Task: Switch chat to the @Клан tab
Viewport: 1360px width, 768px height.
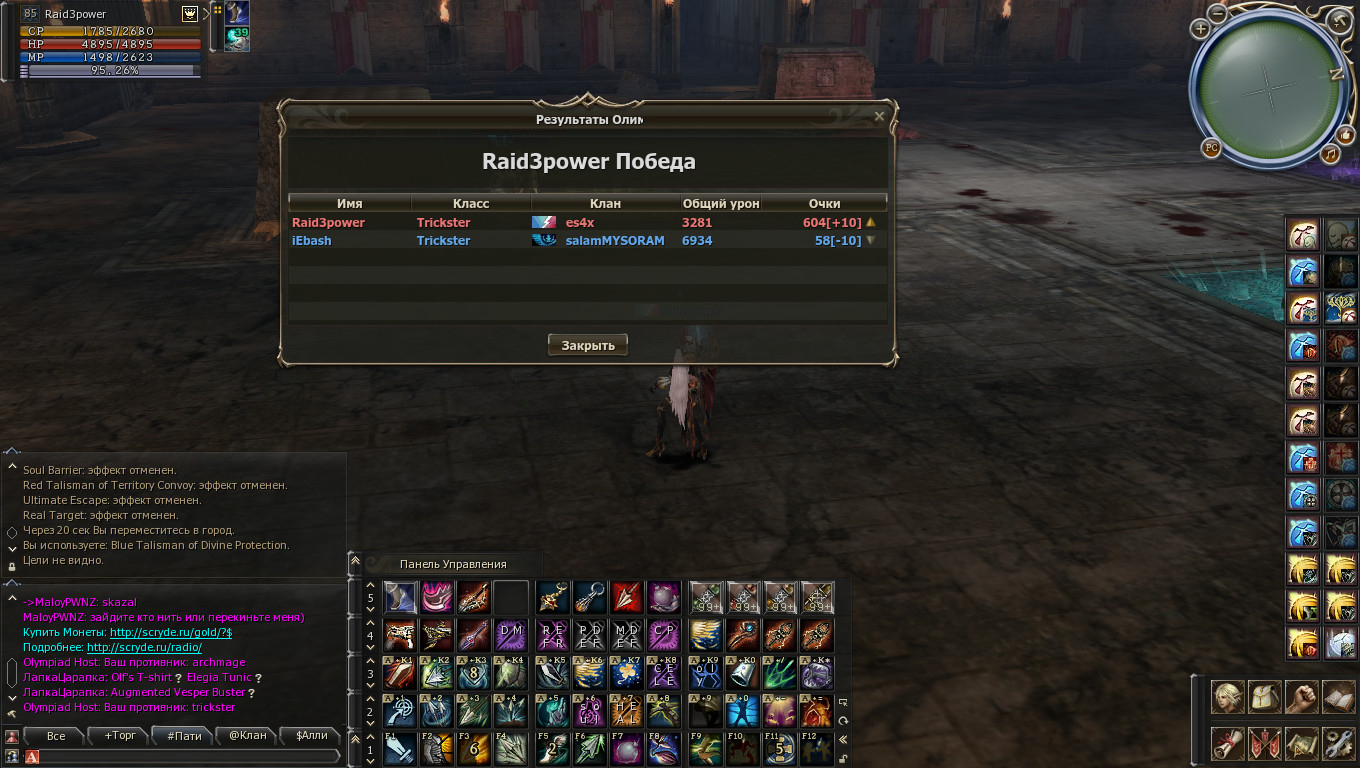Action: coord(248,736)
